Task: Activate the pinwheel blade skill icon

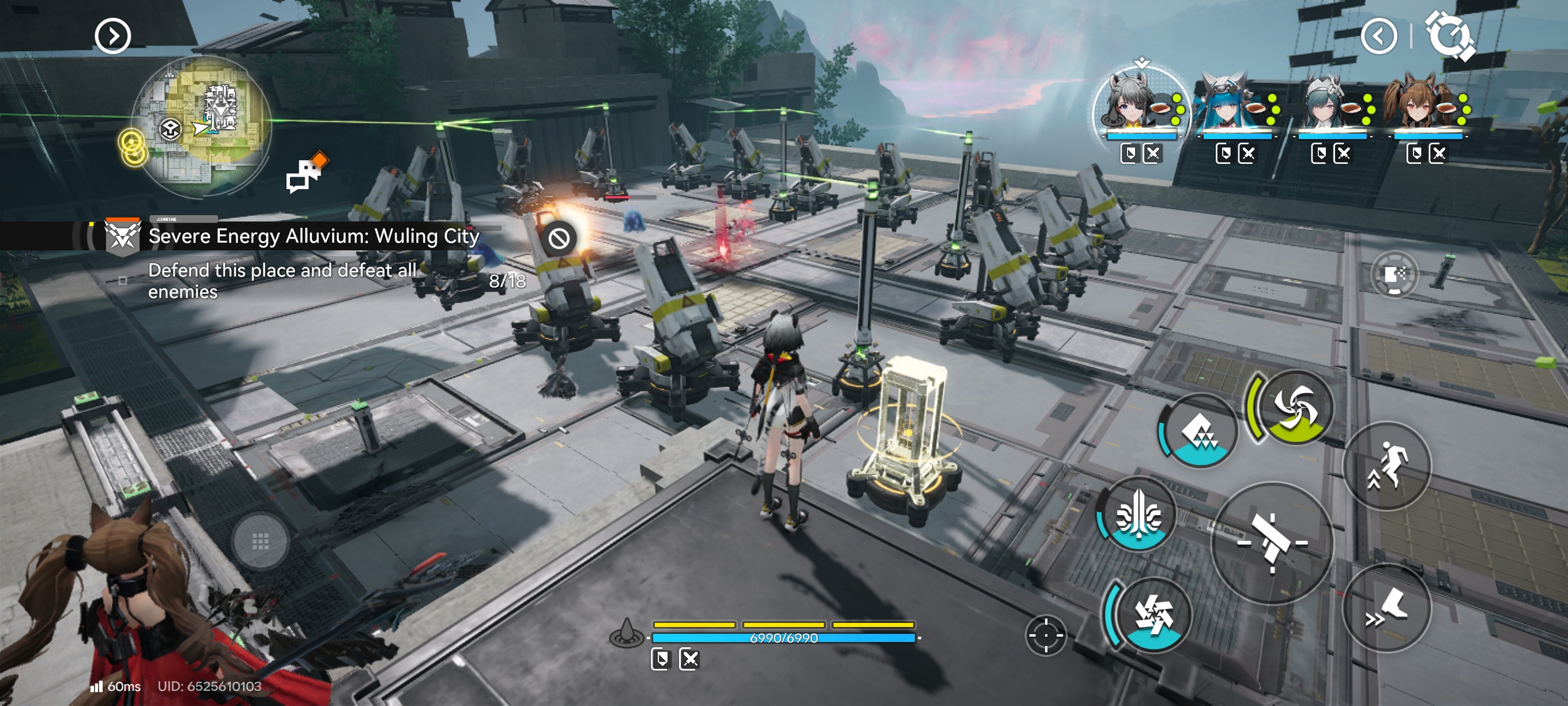Action: [1152, 613]
